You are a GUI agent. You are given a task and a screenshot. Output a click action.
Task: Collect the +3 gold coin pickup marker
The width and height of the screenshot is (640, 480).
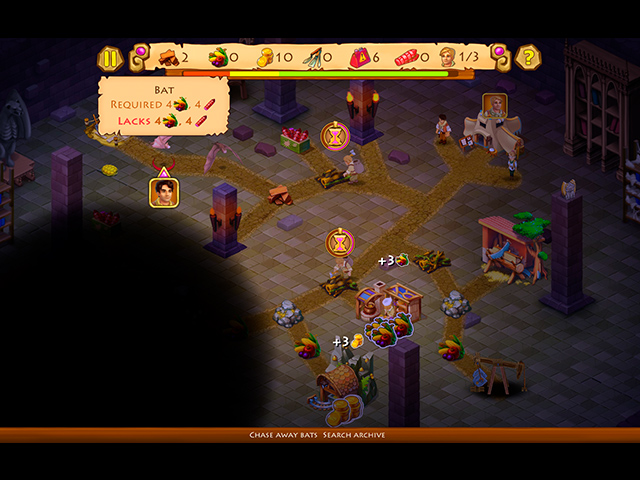pyautogui.click(x=348, y=341)
